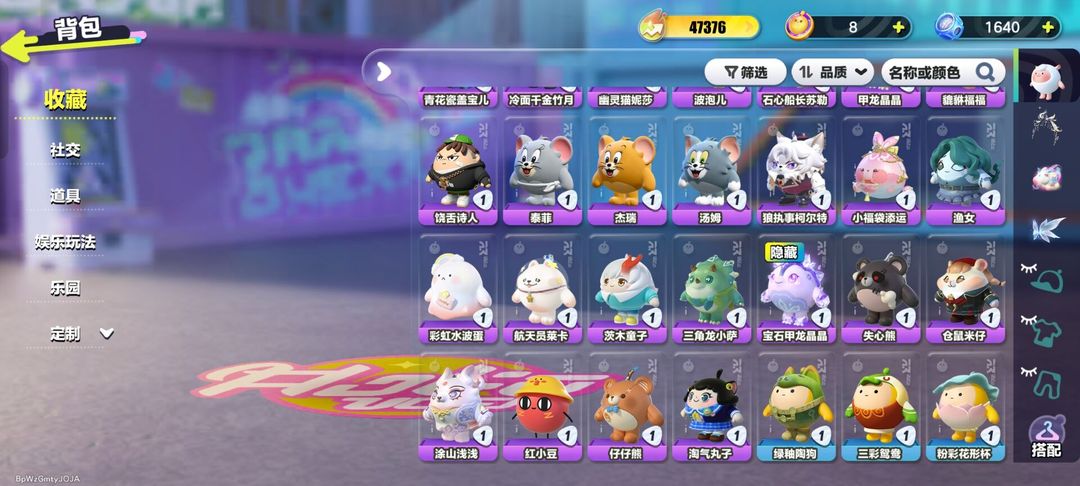This screenshot has height=486, width=1080.
Task: Open the 搭配 outfit button
Action: 1045,436
